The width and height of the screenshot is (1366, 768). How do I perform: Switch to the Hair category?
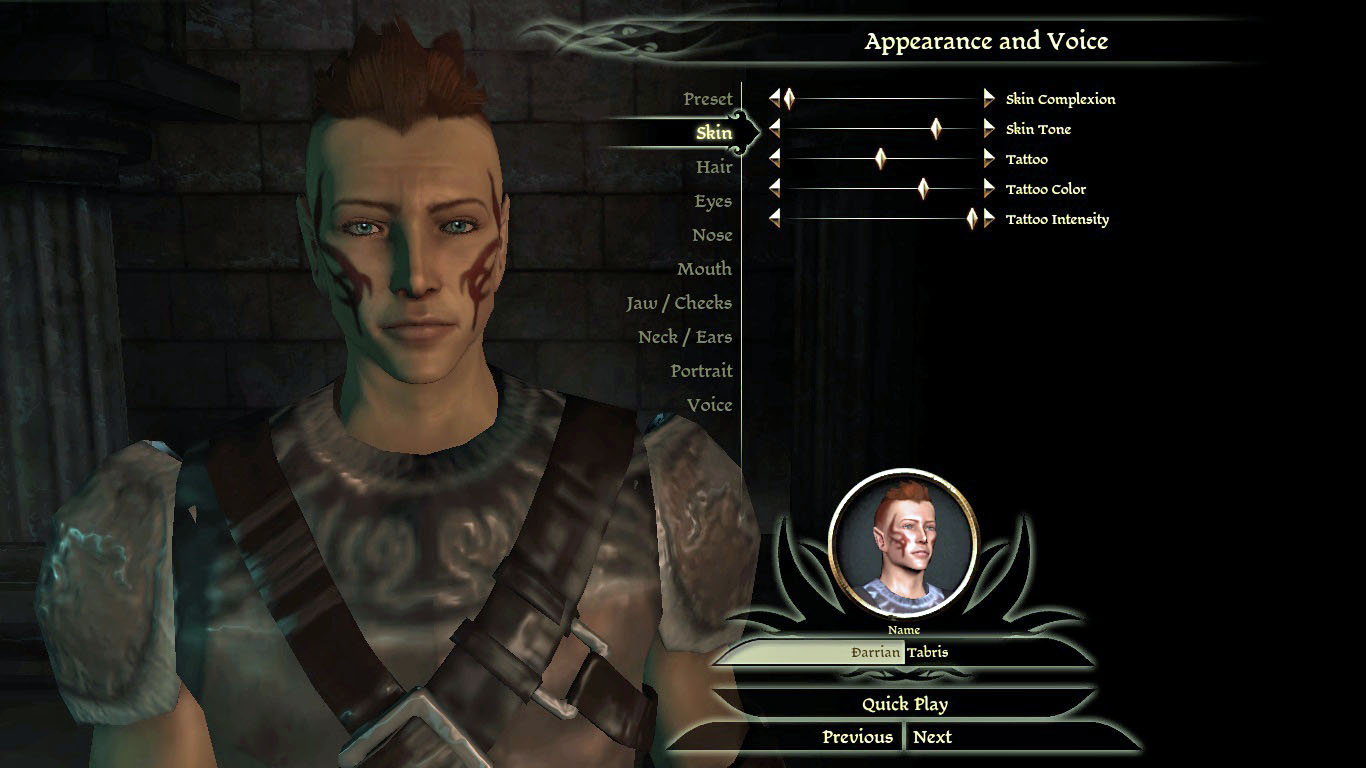pos(714,167)
